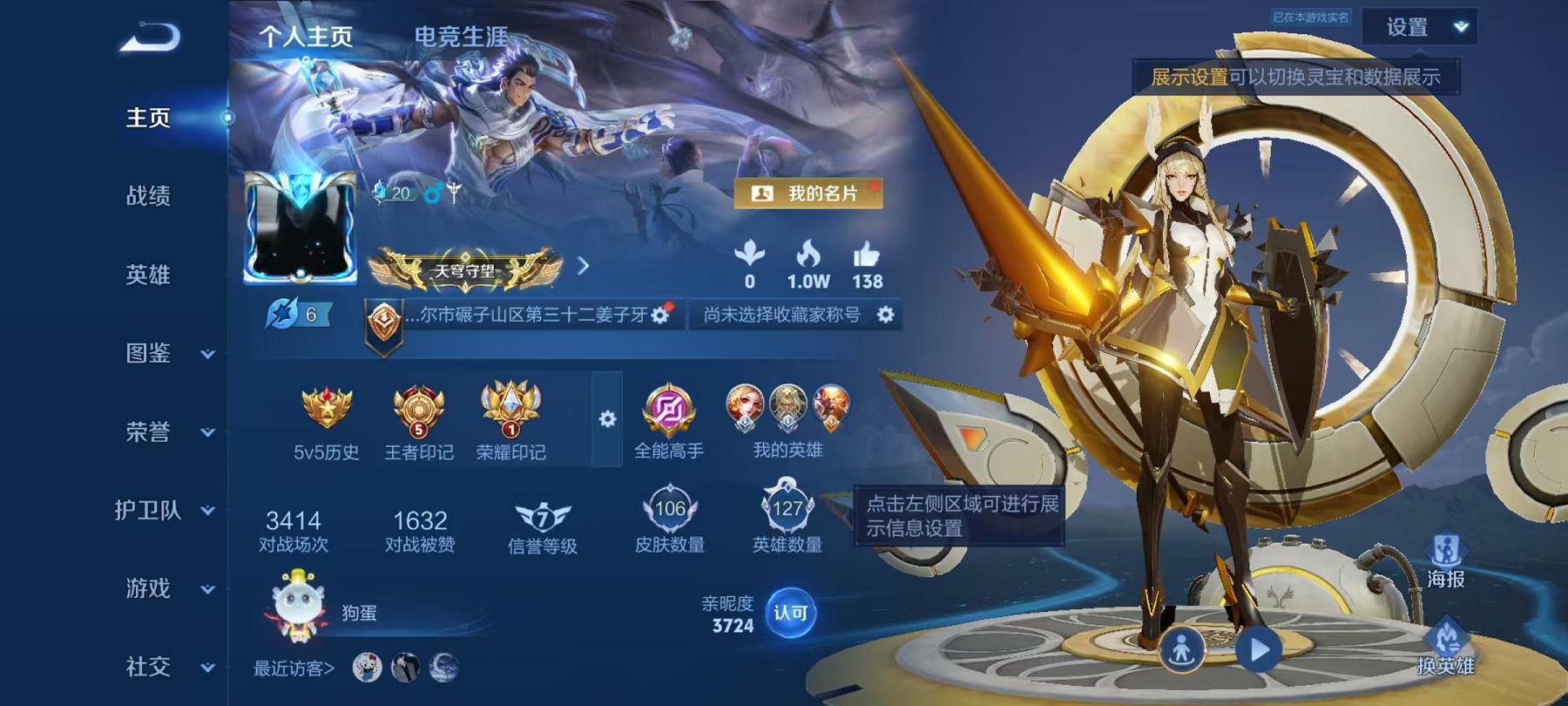Select 战绩 in the sidebar menu
The width and height of the screenshot is (1568, 706).
(150, 198)
